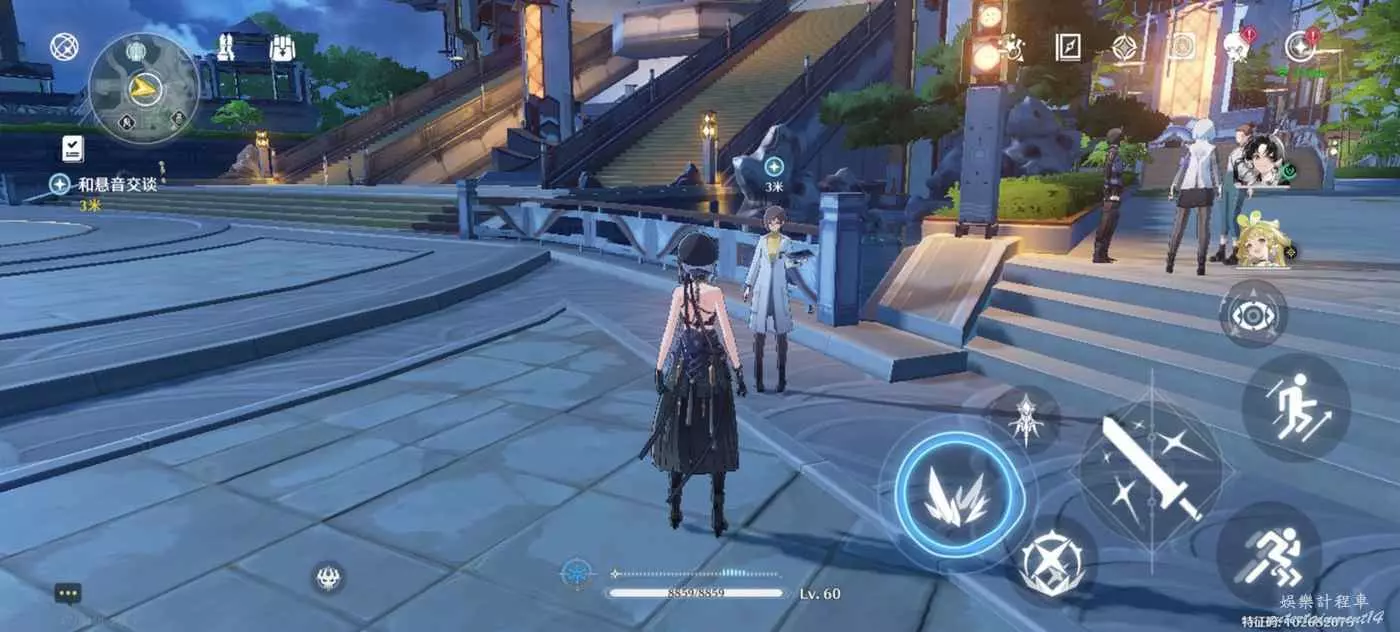Open the team characters icon
The image size is (1400, 632).
pos(226,46)
